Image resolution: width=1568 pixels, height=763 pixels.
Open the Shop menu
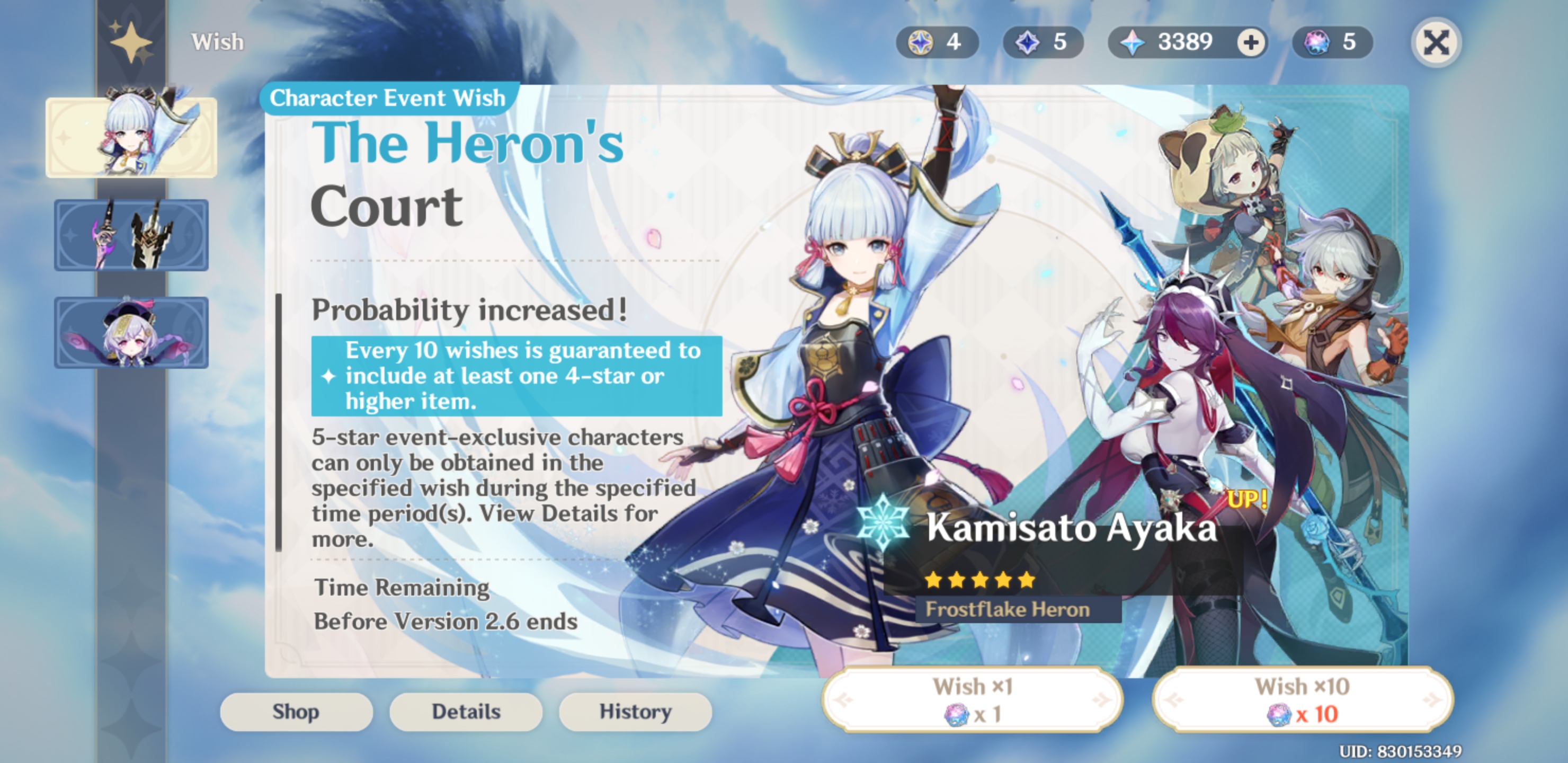tap(297, 711)
